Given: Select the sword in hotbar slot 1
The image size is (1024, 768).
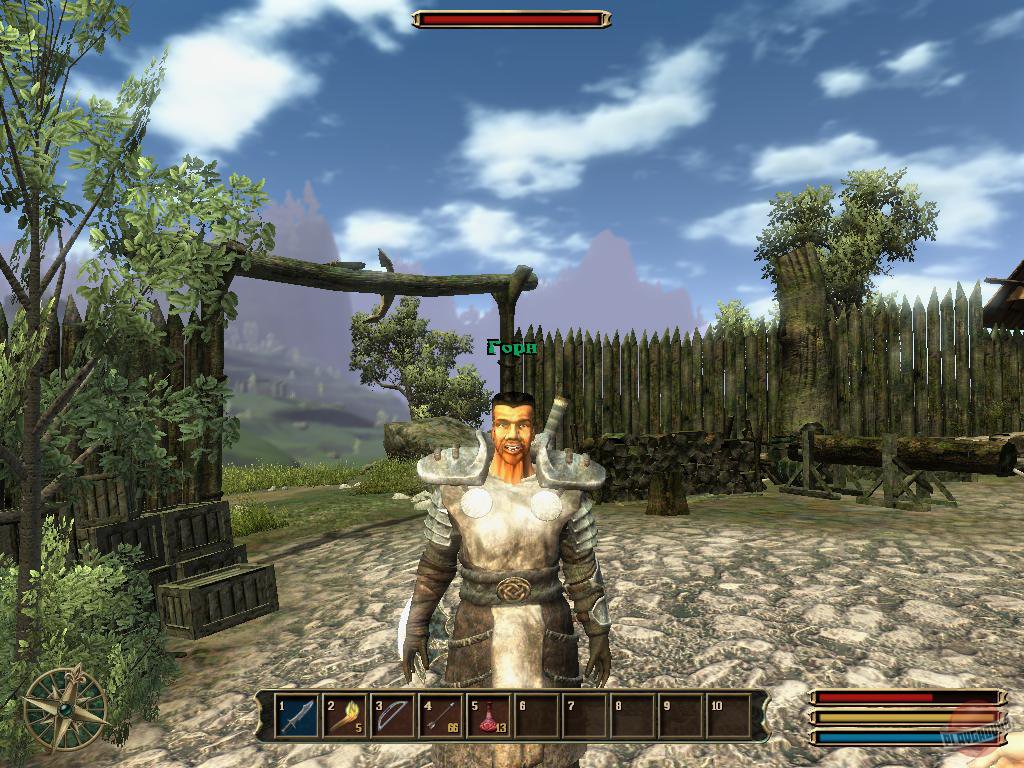Looking at the screenshot, I should pos(297,717).
